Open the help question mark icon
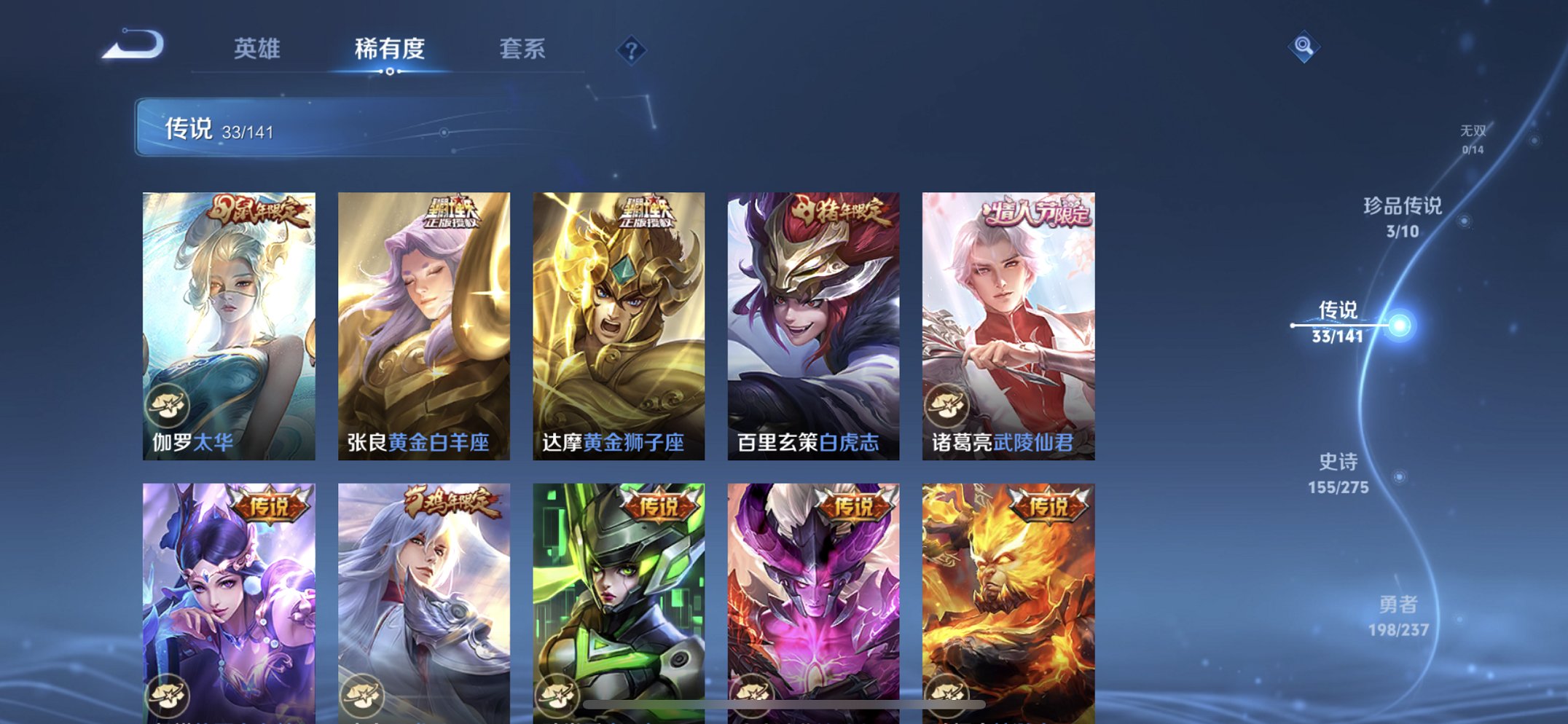This screenshot has width=1568, height=724. click(632, 50)
